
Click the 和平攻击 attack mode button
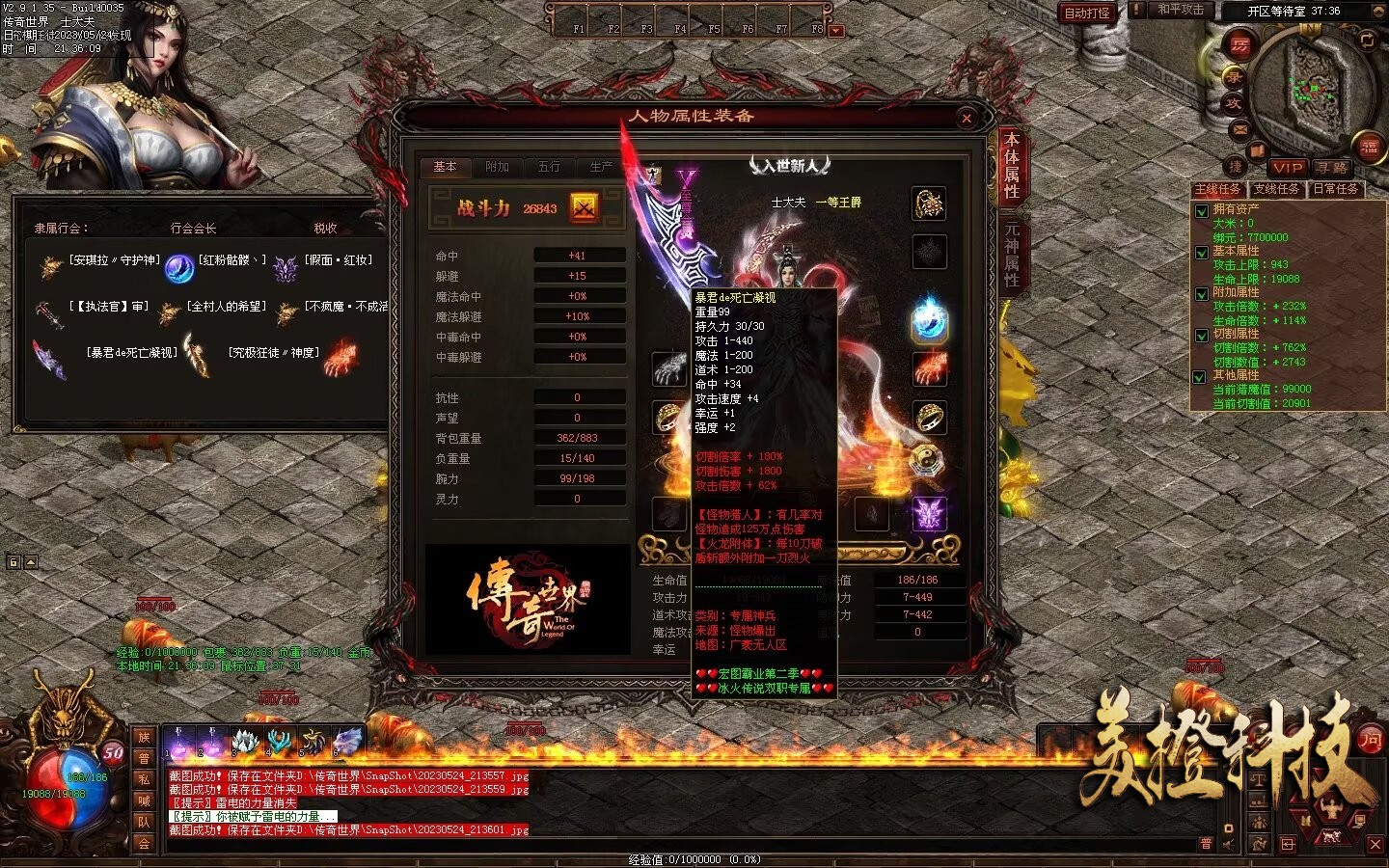pyautogui.click(x=1181, y=10)
